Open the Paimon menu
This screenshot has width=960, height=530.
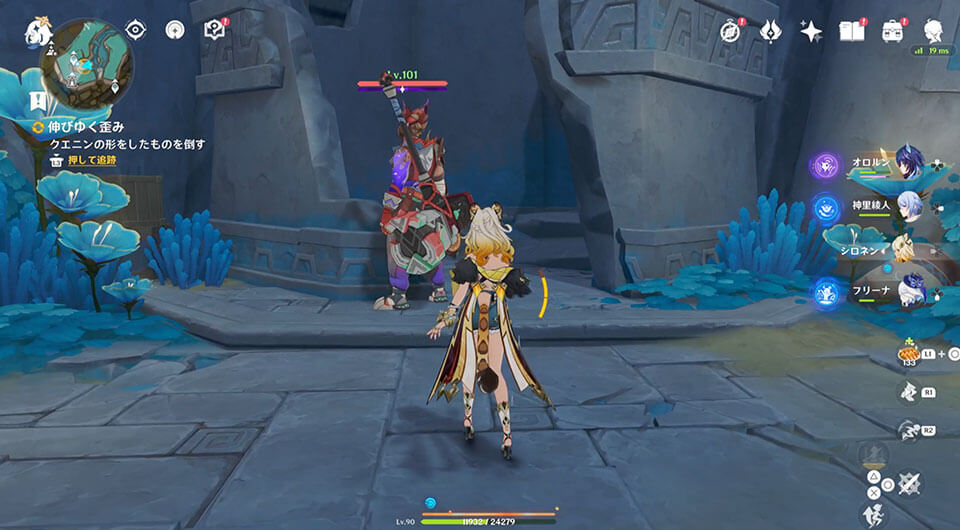click(38, 31)
